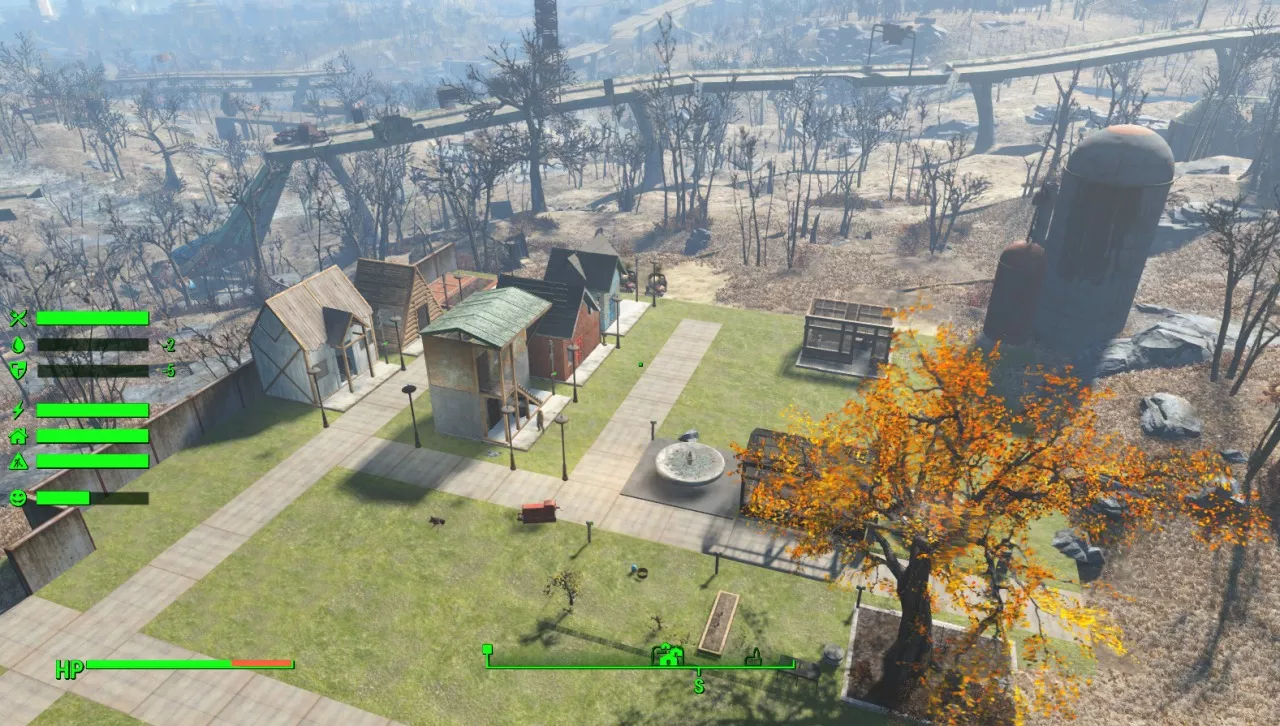Image resolution: width=1280 pixels, height=726 pixels.
Task: Click the happiness smiley face icon
Action: click(18, 497)
